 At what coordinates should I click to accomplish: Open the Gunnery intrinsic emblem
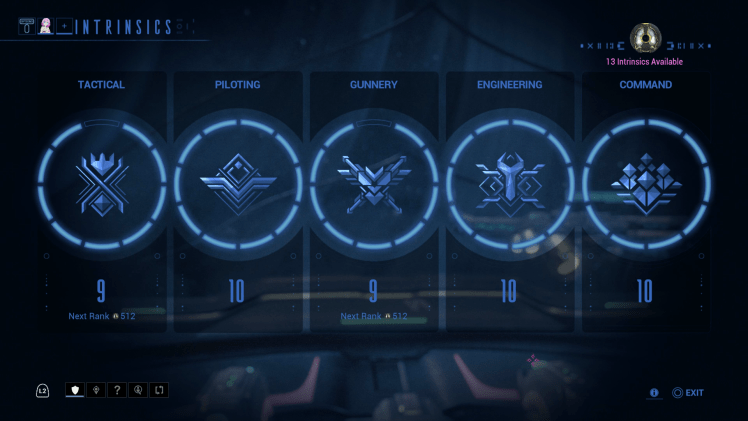pos(373,185)
